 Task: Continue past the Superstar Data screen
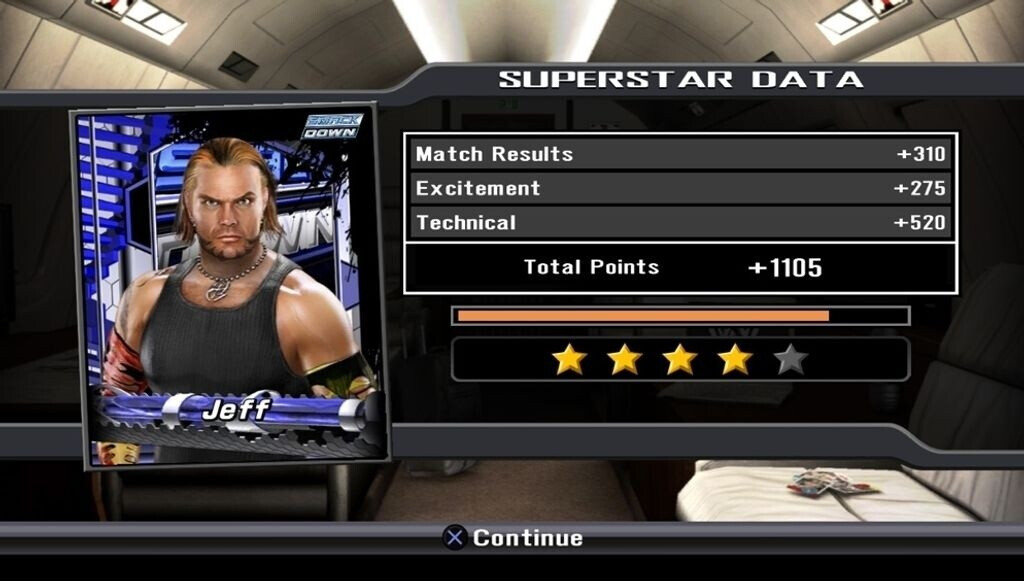click(513, 538)
